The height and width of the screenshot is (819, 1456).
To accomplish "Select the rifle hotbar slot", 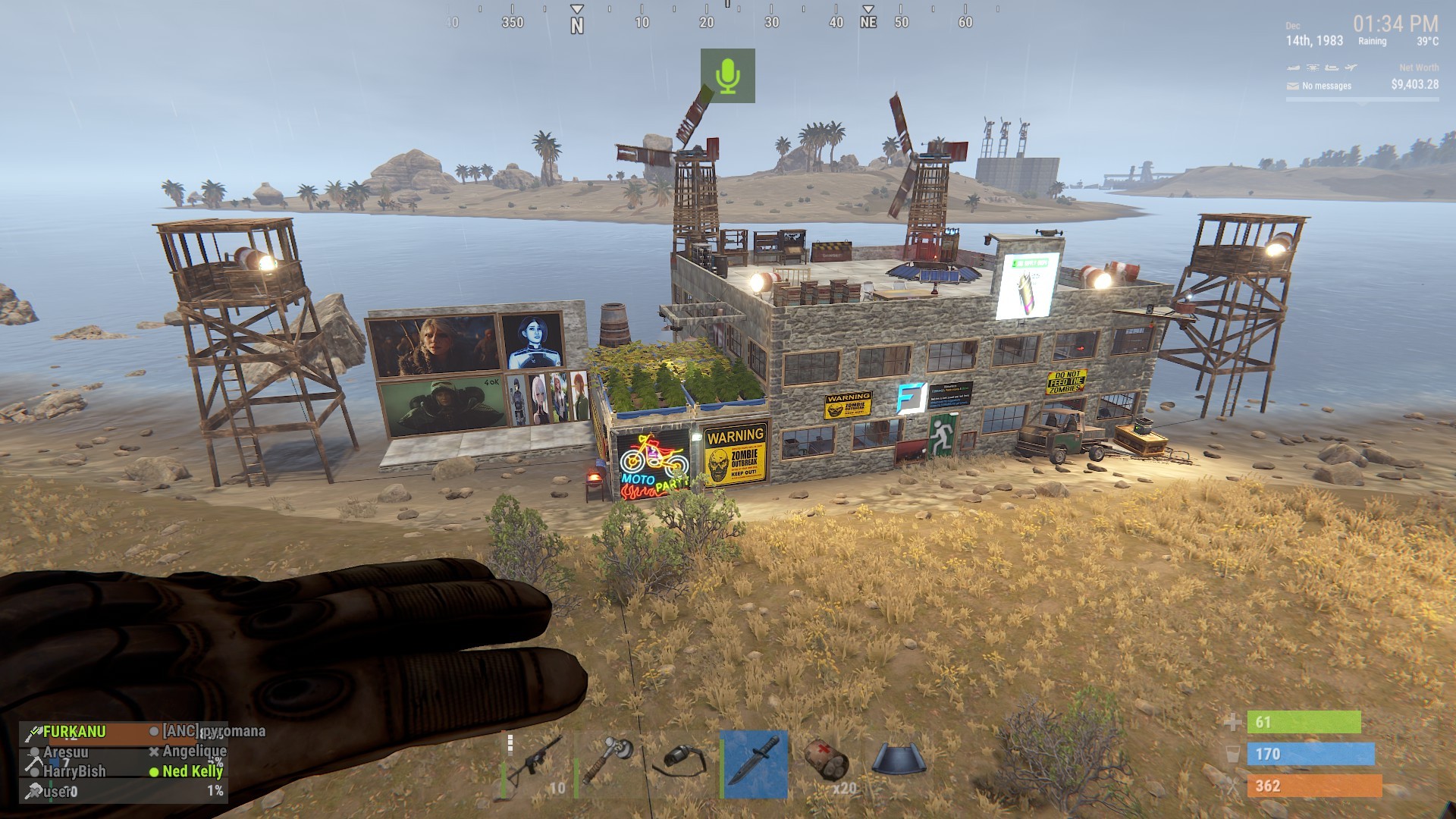I will pos(534,764).
